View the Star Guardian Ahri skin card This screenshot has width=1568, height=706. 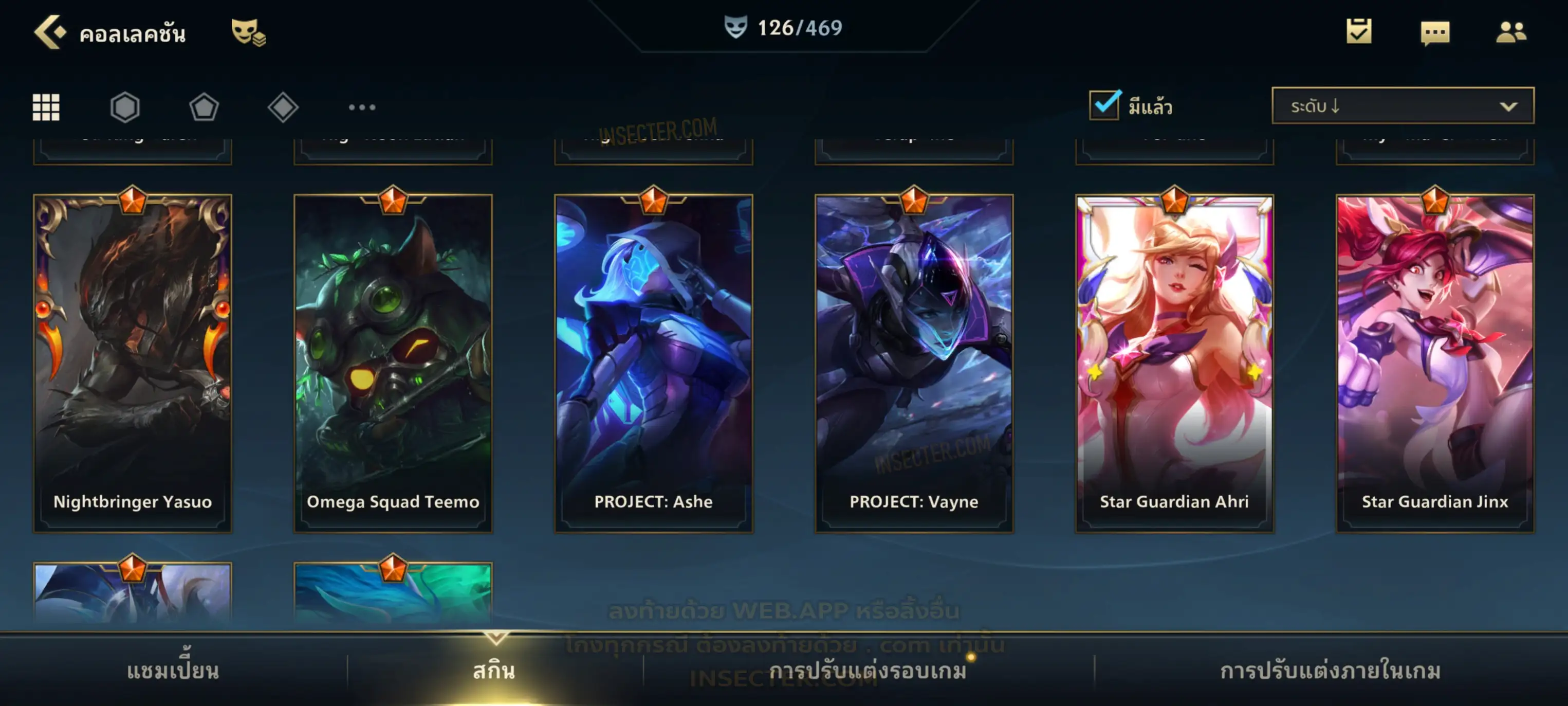(x=1175, y=363)
